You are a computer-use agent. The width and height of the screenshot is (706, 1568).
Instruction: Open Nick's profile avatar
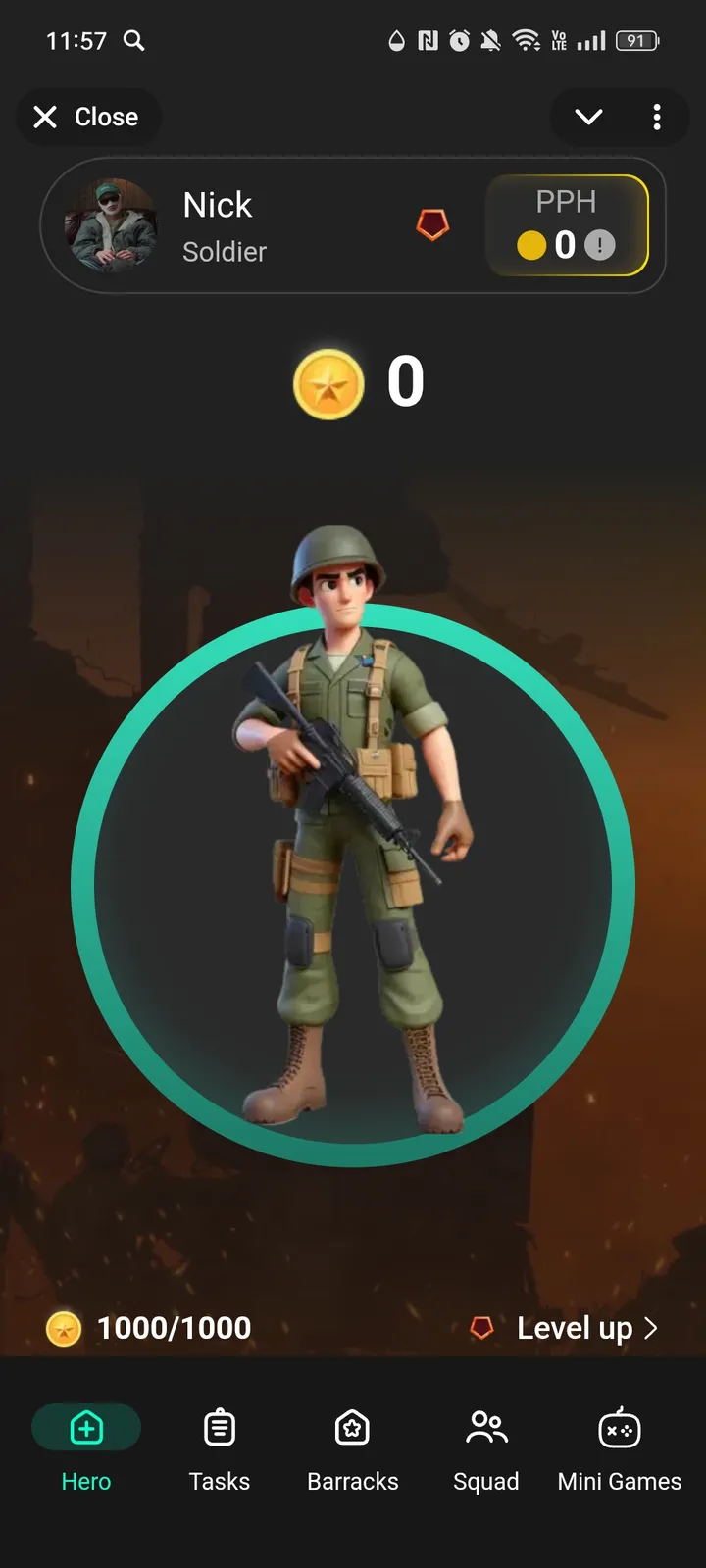[111, 225]
